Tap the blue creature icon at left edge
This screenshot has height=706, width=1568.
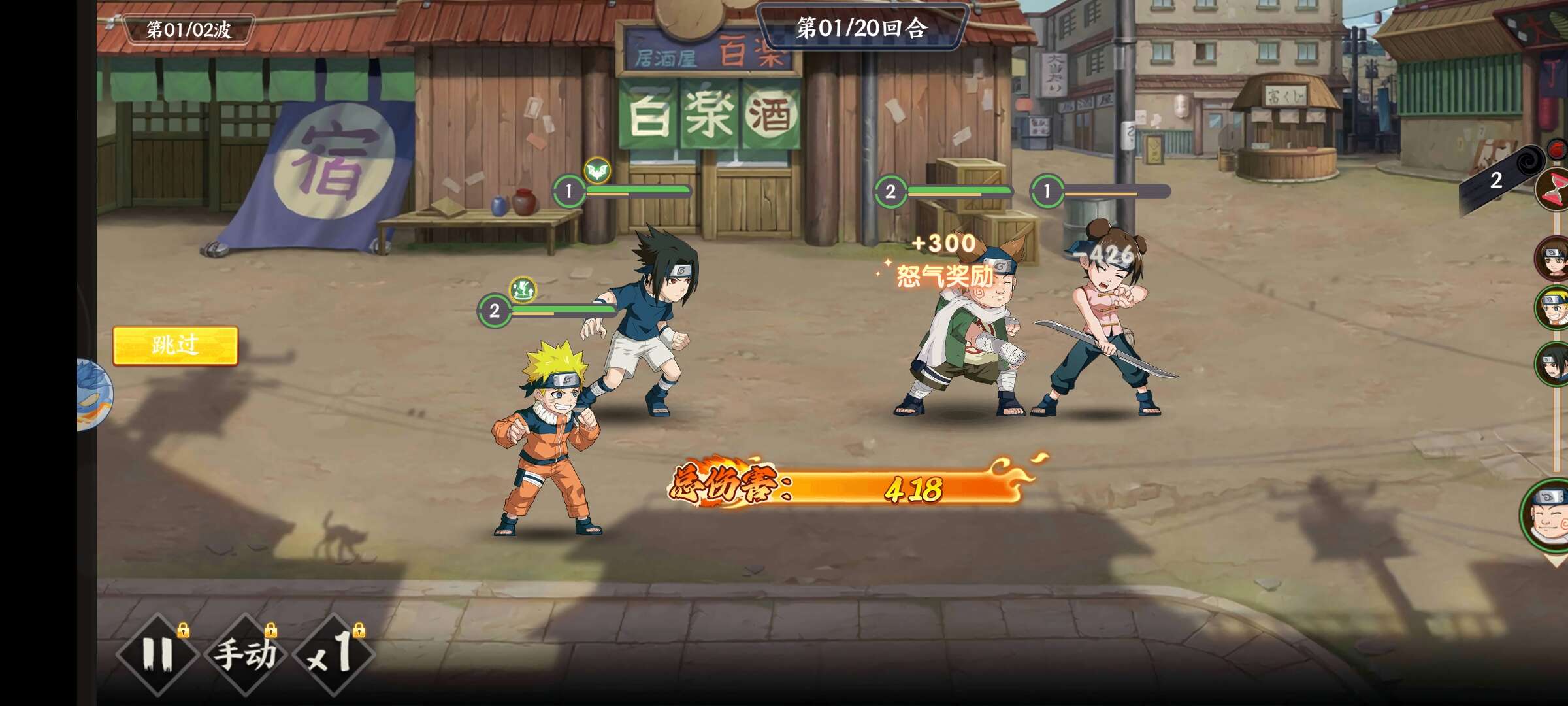point(95,394)
